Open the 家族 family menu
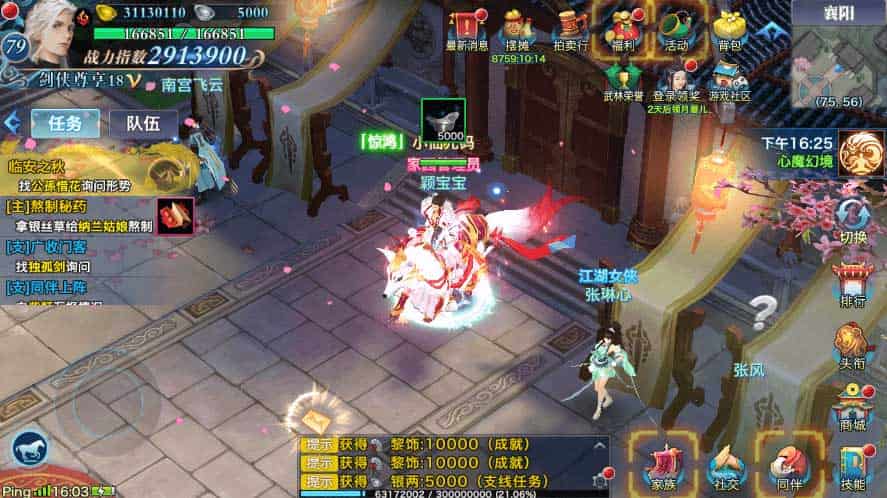 [662, 464]
